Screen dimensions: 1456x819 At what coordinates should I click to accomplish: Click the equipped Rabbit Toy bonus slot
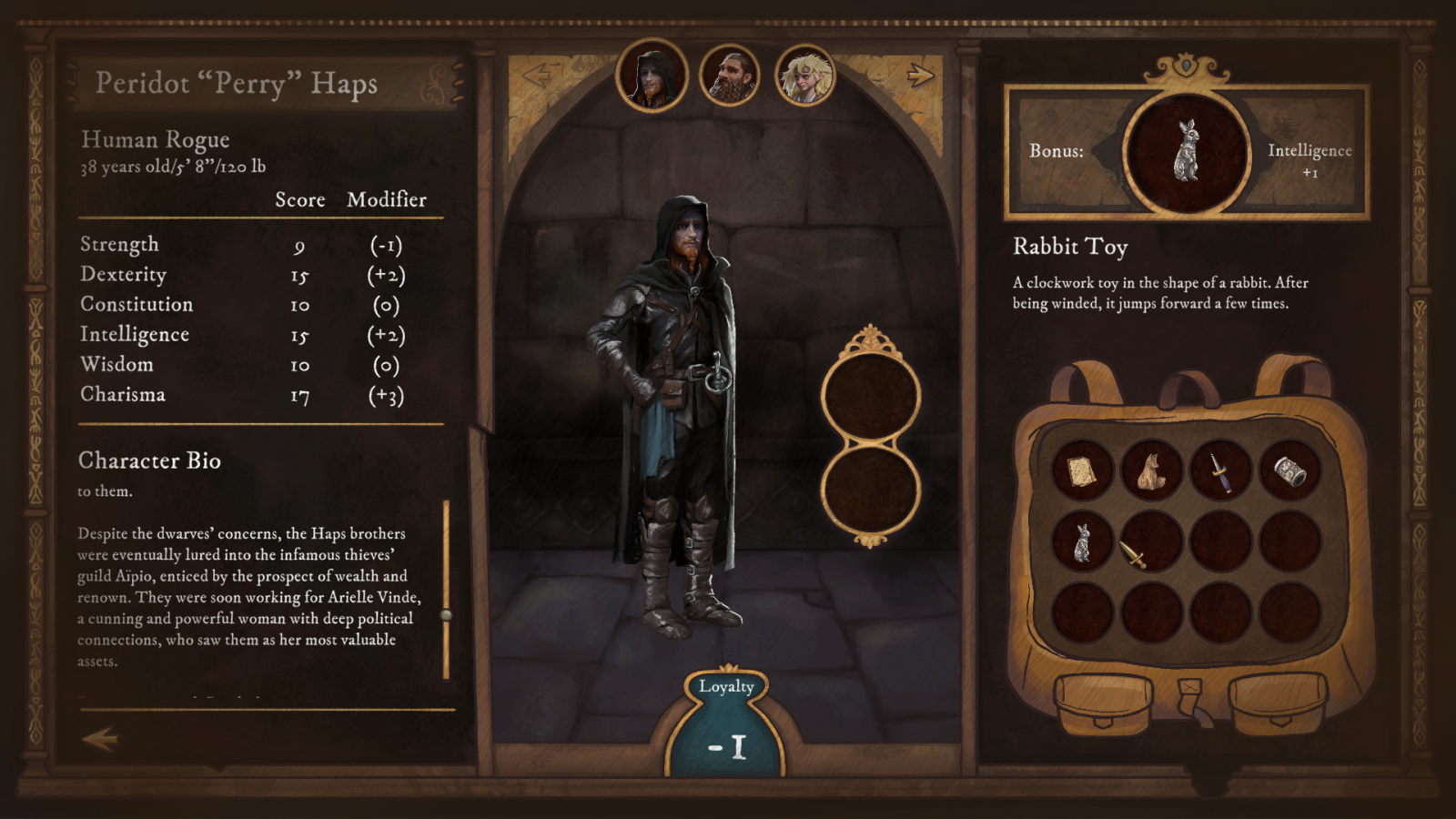1186,152
